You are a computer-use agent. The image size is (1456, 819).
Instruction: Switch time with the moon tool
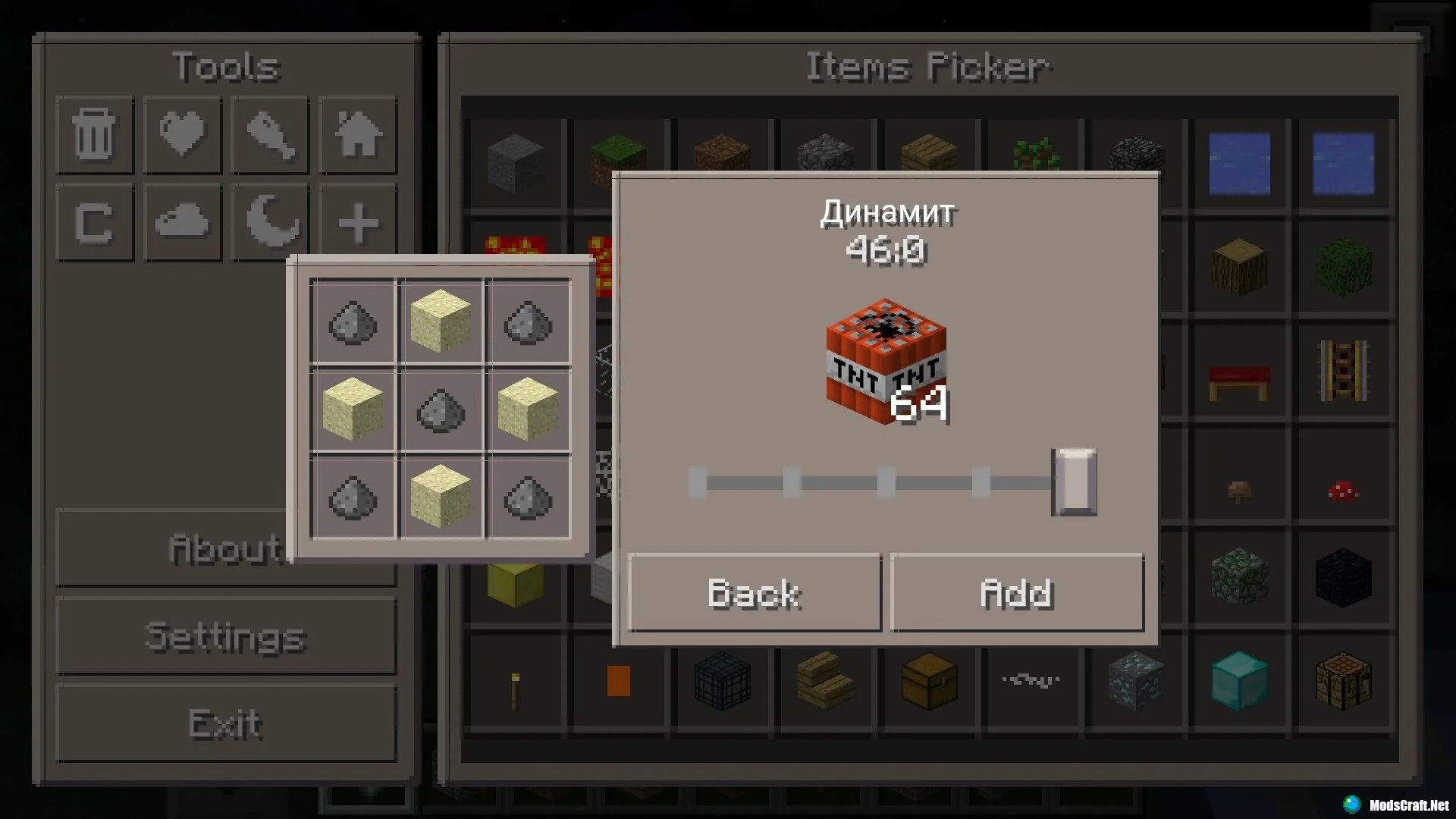(x=270, y=223)
